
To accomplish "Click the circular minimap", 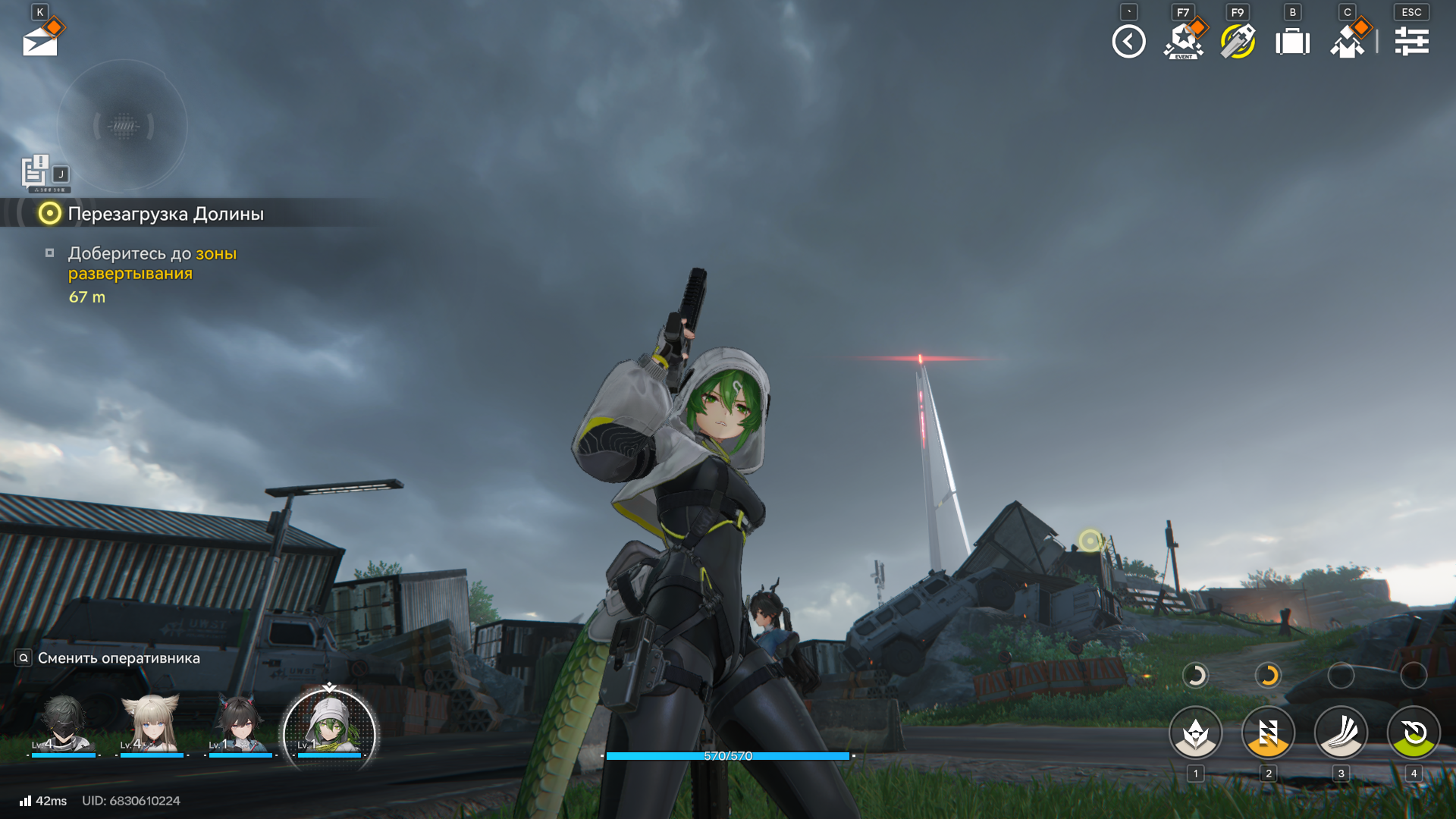I will (123, 126).
